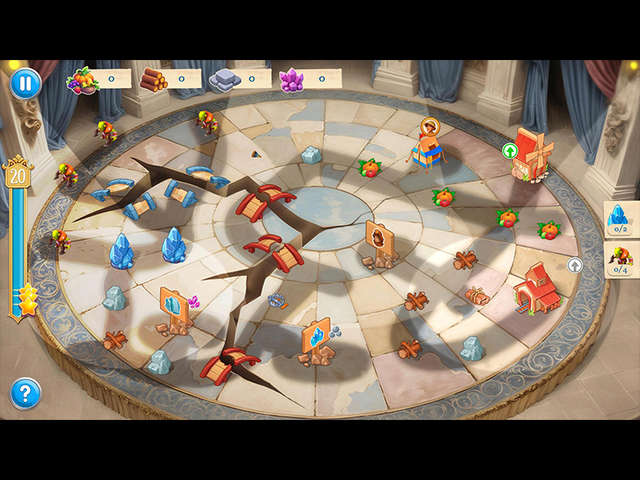Click the green upgrade arrow above the windmill

click(510, 151)
